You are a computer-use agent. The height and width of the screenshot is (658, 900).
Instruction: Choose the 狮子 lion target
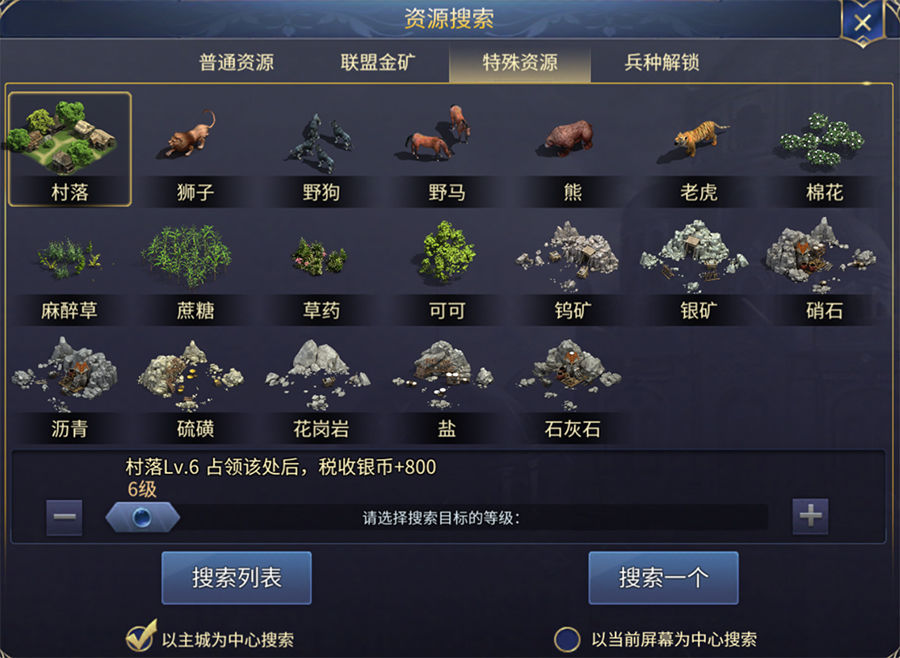click(195, 148)
